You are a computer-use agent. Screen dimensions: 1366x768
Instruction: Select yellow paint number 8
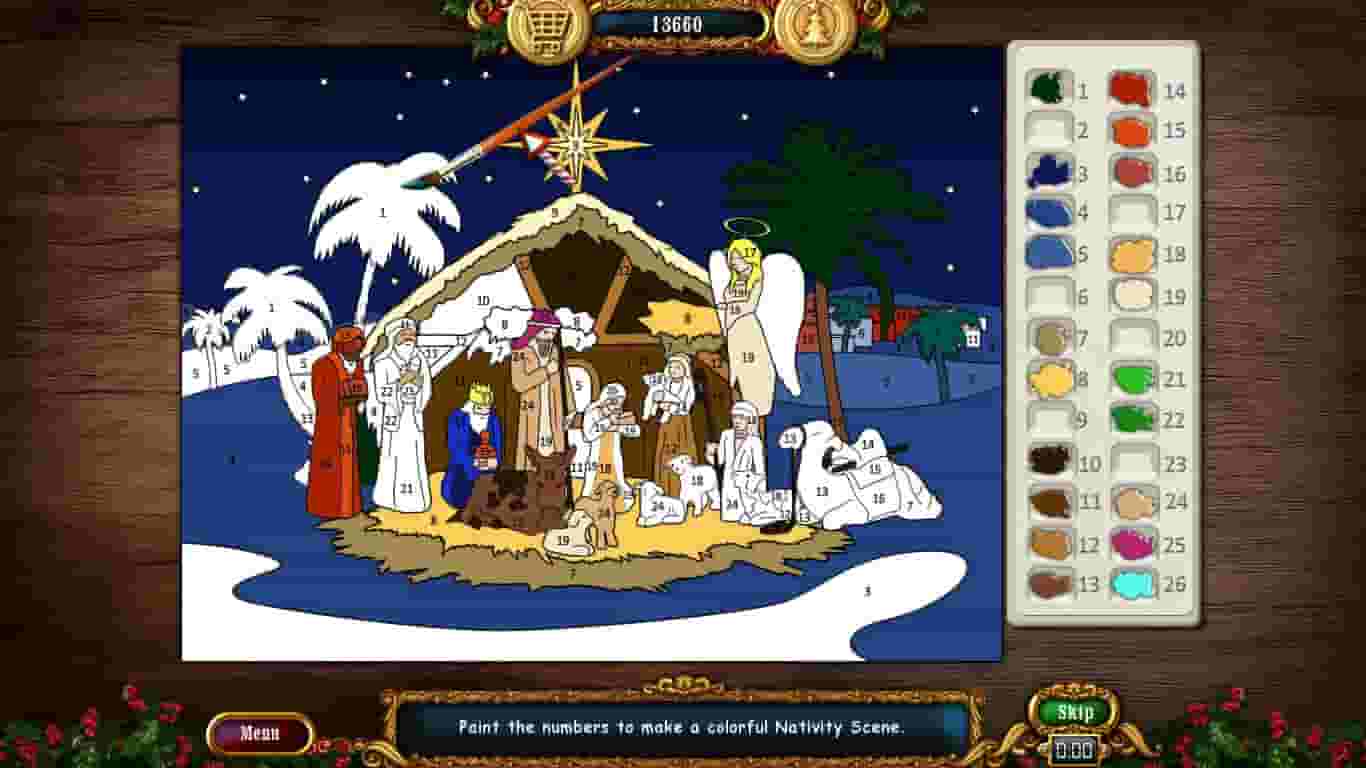click(1046, 380)
